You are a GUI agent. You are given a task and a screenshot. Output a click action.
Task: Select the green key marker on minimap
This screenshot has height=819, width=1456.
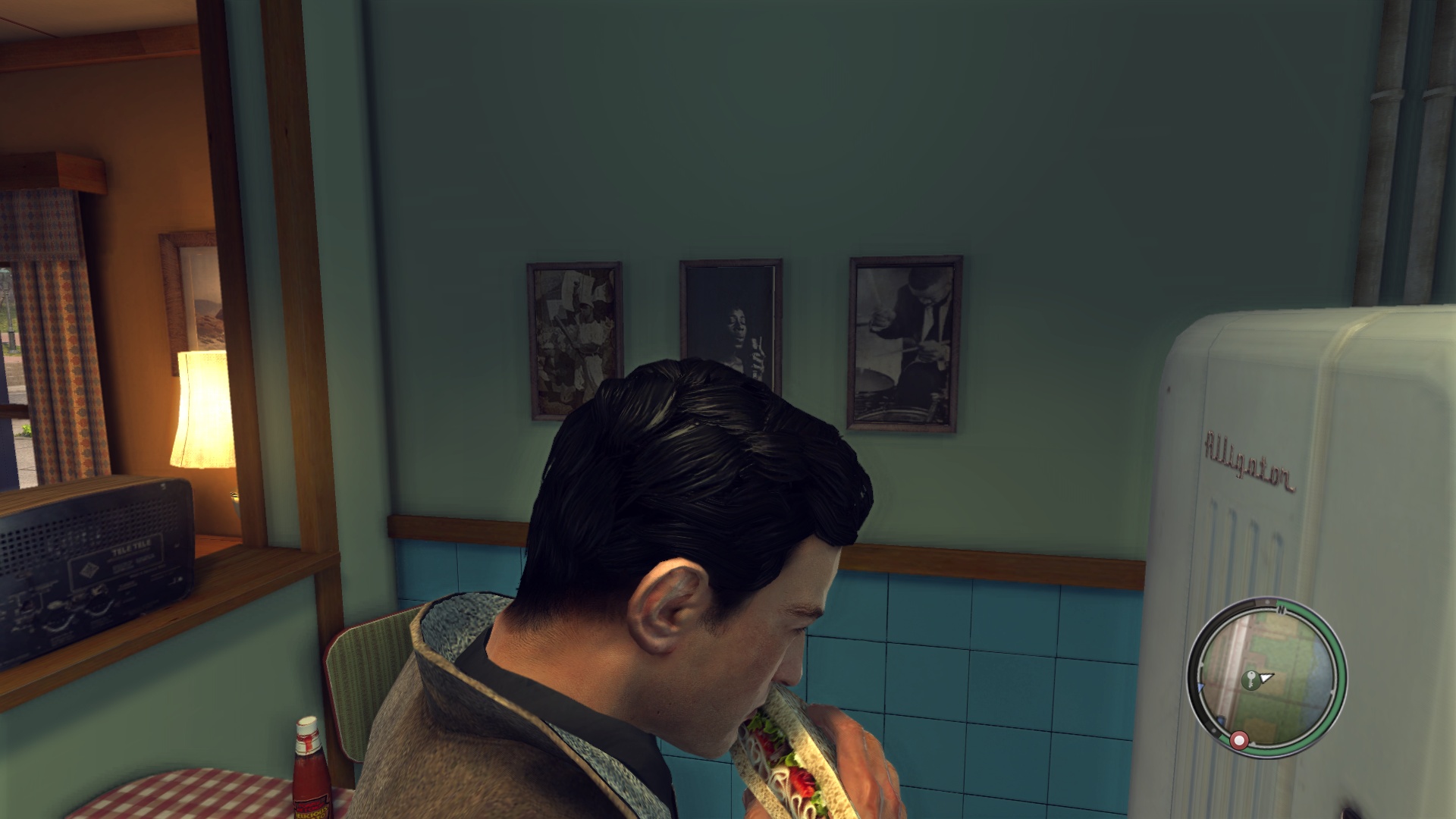pyautogui.click(x=1249, y=680)
